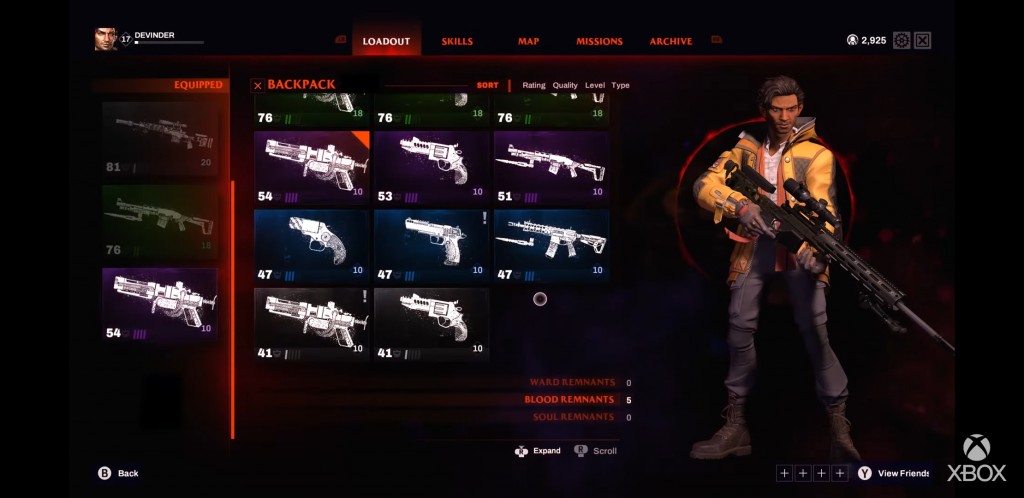
Task: Sort backpack by Rating
Action: pos(534,85)
